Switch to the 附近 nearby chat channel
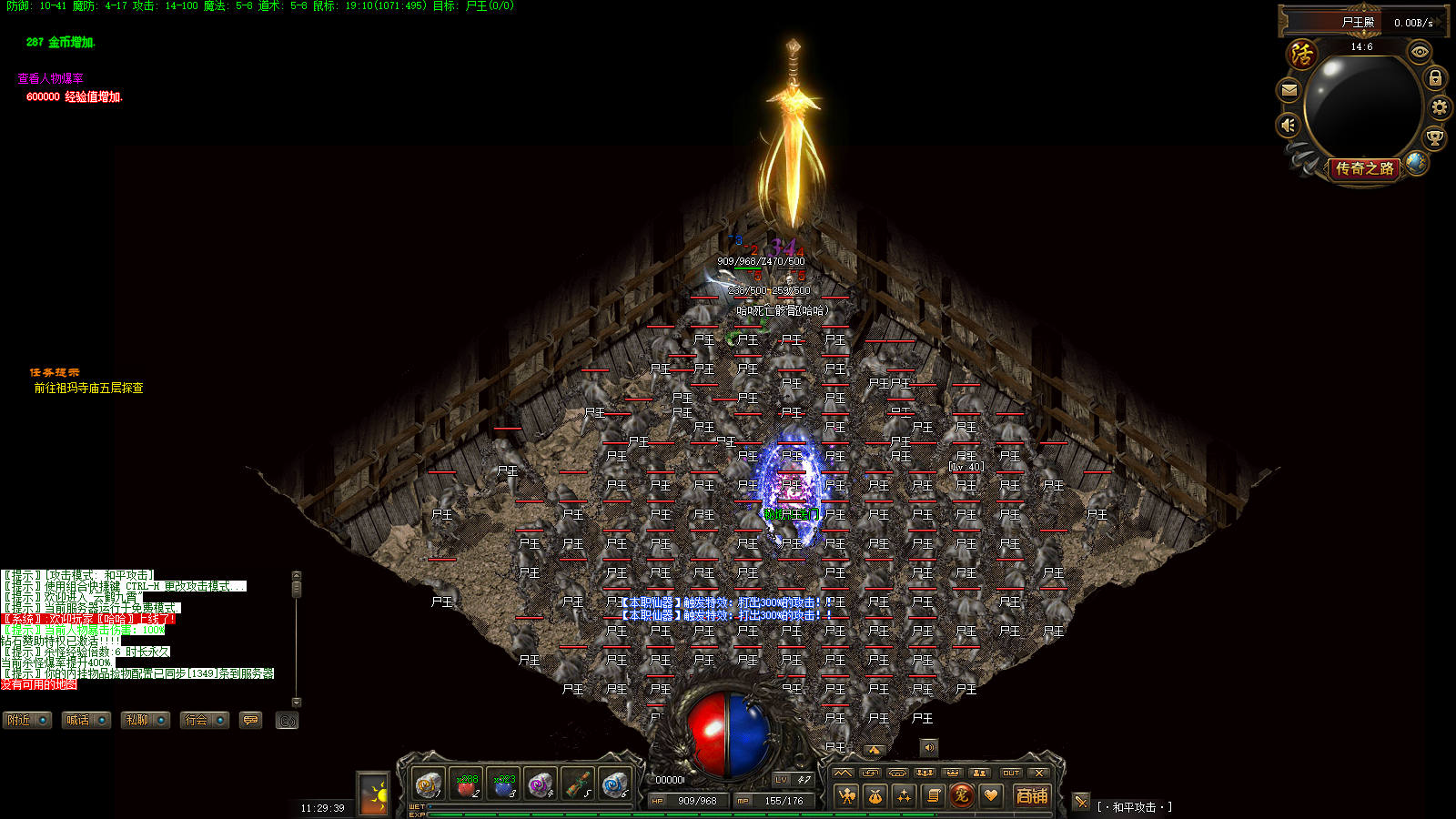This screenshot has width=1456, height=819. pyautogui.click(x=26, y=720)
